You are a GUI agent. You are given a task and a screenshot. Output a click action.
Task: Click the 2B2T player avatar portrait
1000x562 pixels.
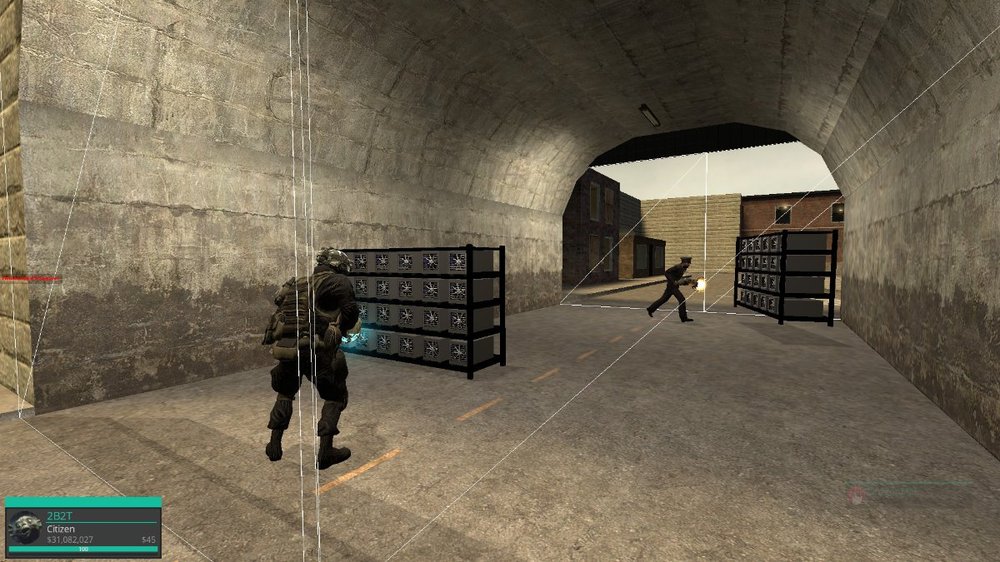pos(25,528)
